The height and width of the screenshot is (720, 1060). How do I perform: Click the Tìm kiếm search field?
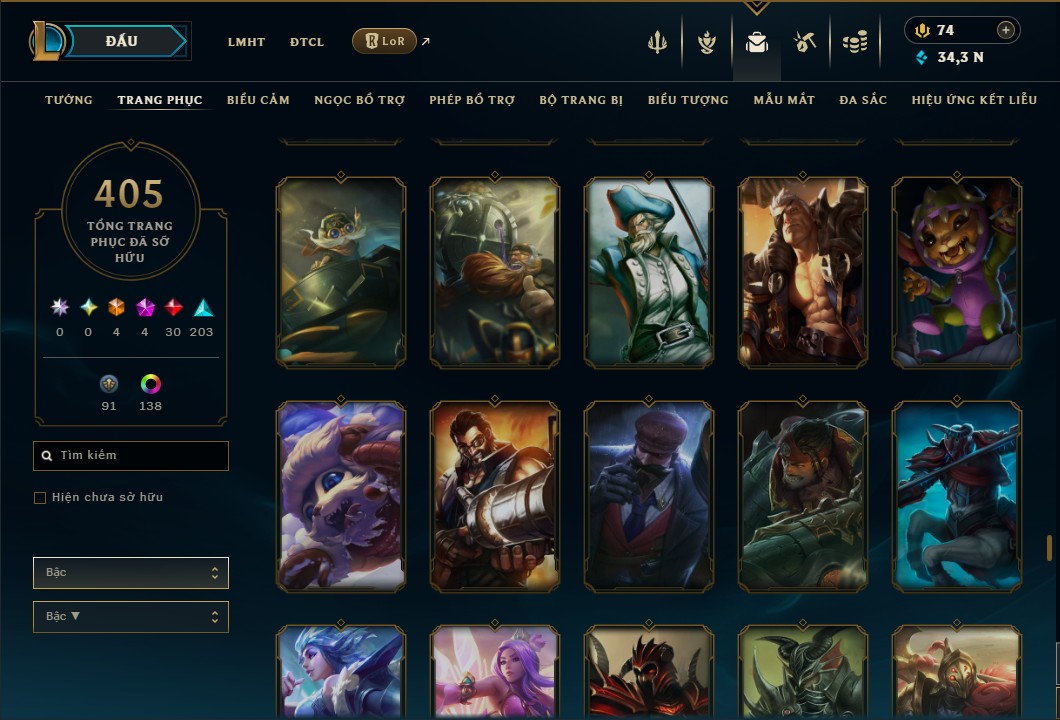pyautogui.click(x=131, y=456)
